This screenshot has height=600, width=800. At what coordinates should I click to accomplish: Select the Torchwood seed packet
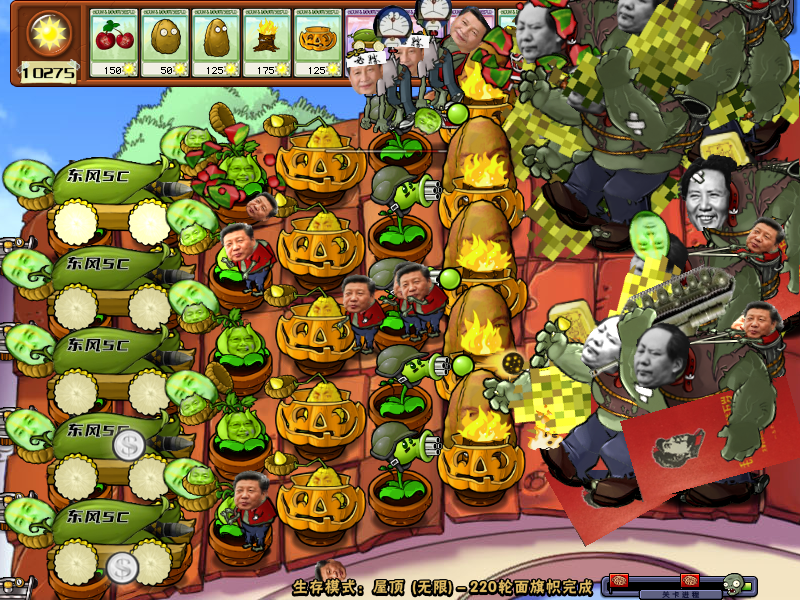tap(267, 44)
